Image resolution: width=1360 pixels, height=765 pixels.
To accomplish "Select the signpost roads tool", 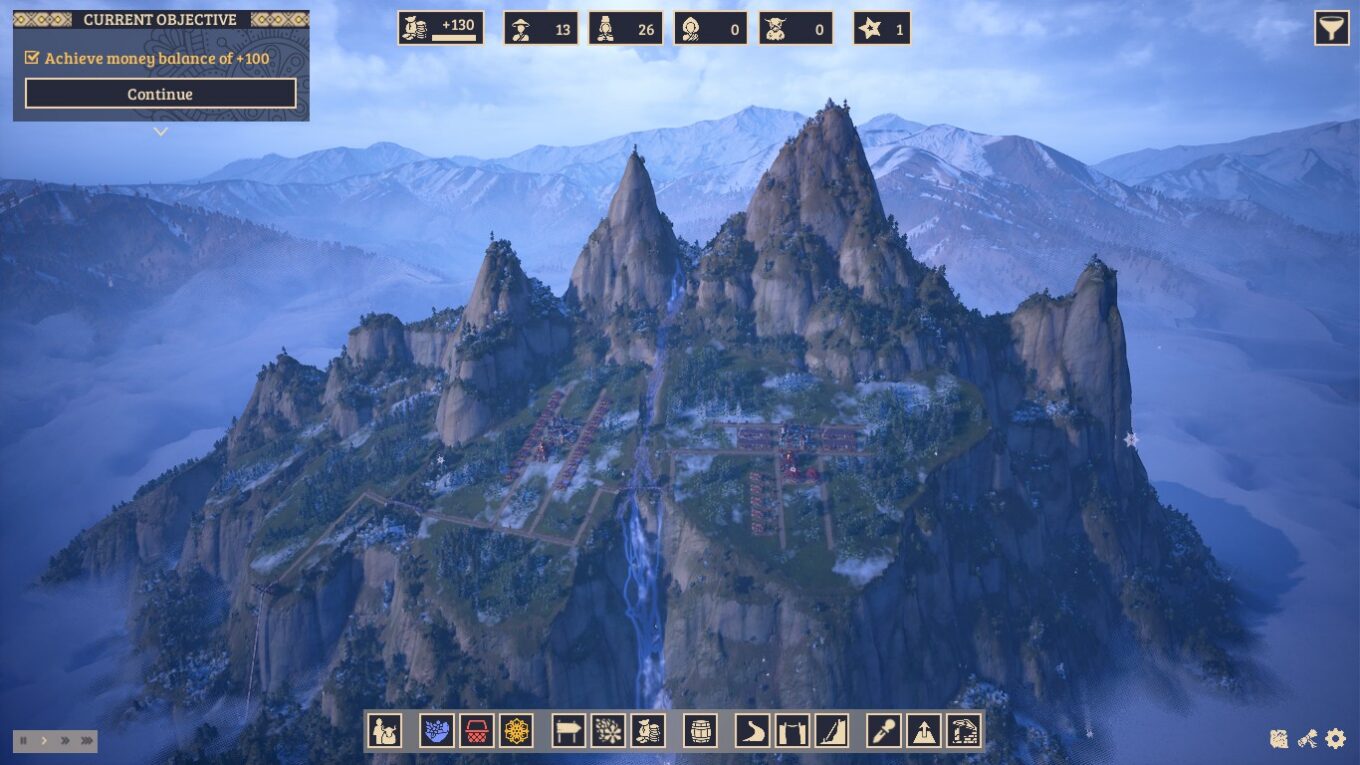I will pyautogui.click(x=568, y=731).
